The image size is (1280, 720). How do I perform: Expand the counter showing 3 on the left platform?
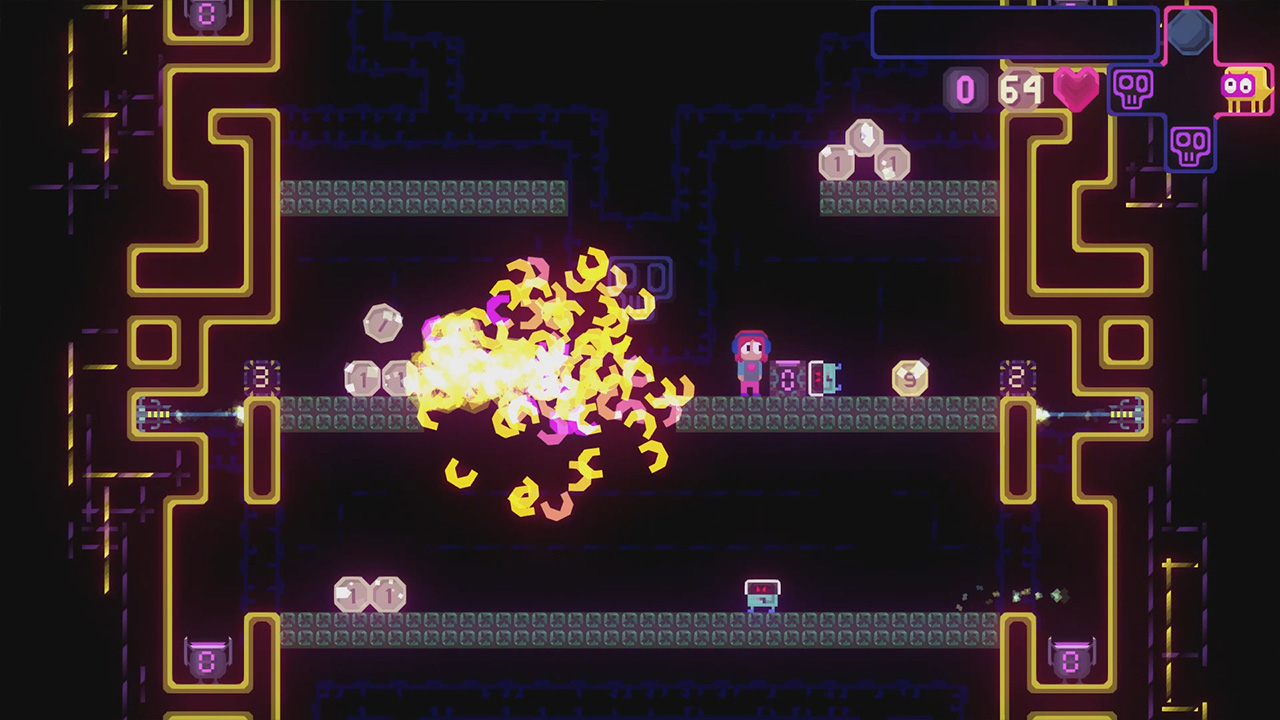click(x=264, y=377)
